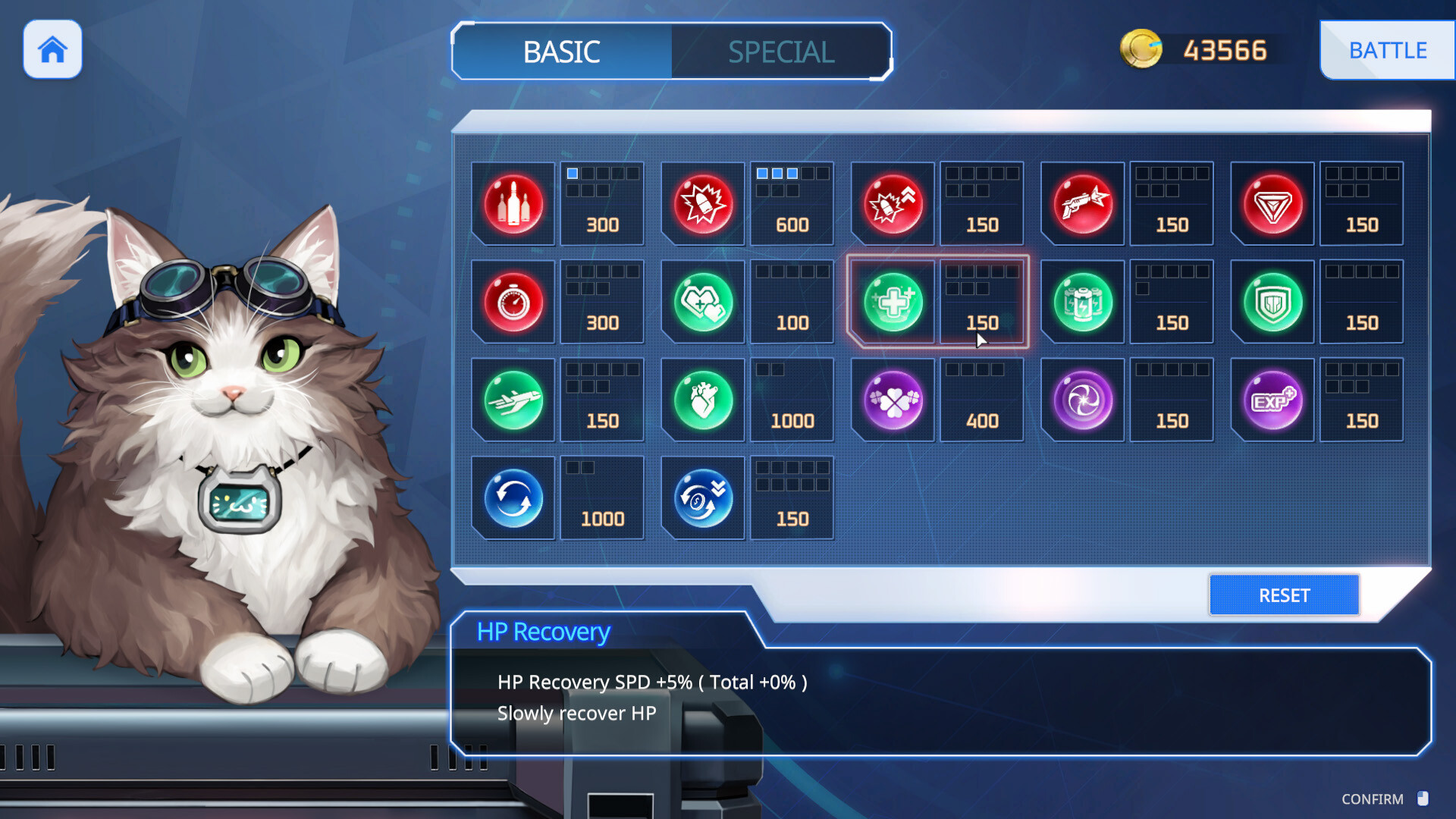
Task: Select the red shield skill icon
Action: (x=1272, y=203)
